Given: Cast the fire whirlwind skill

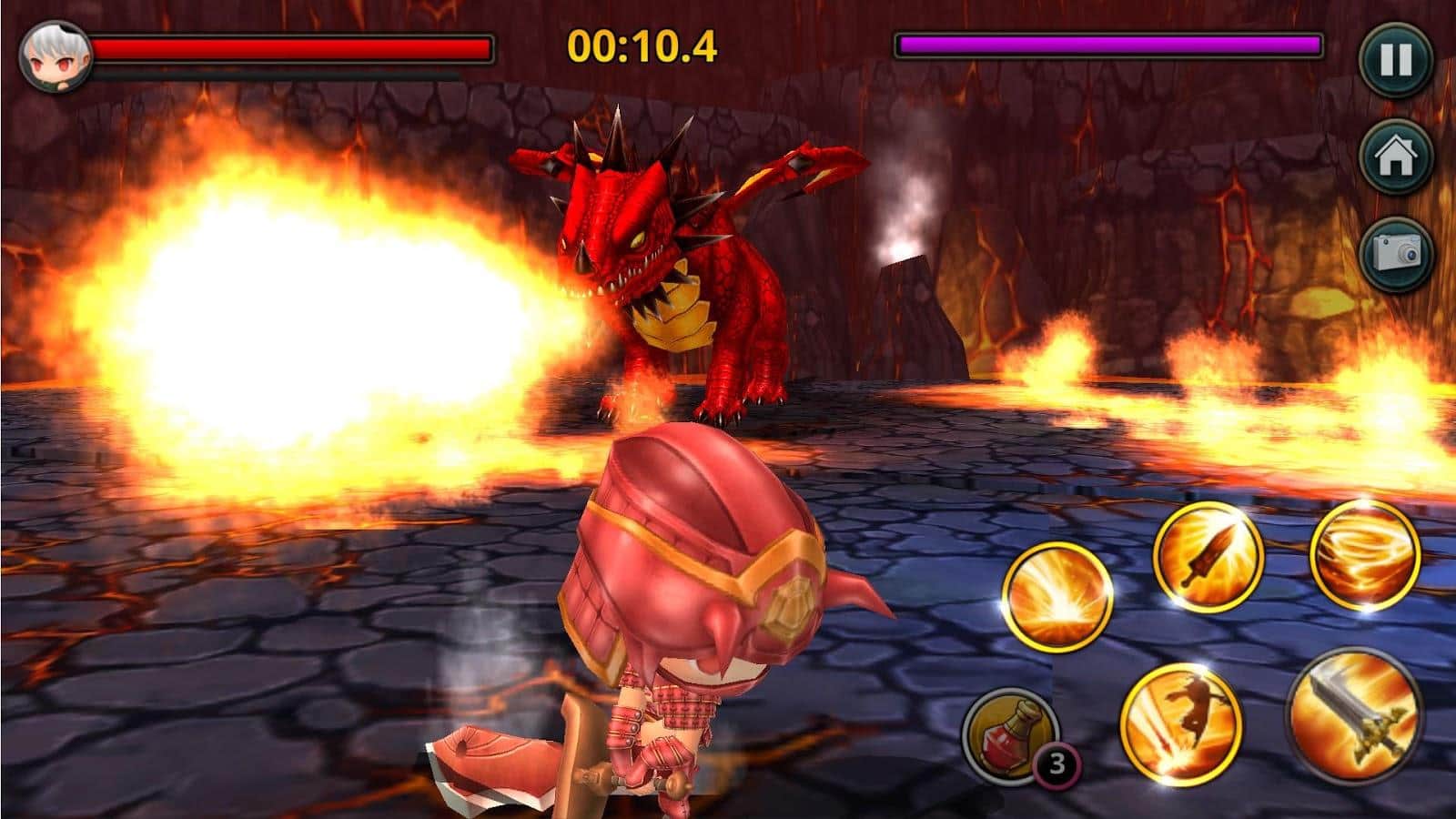Looking at the screenshot, I should (x=1364, y=554).
